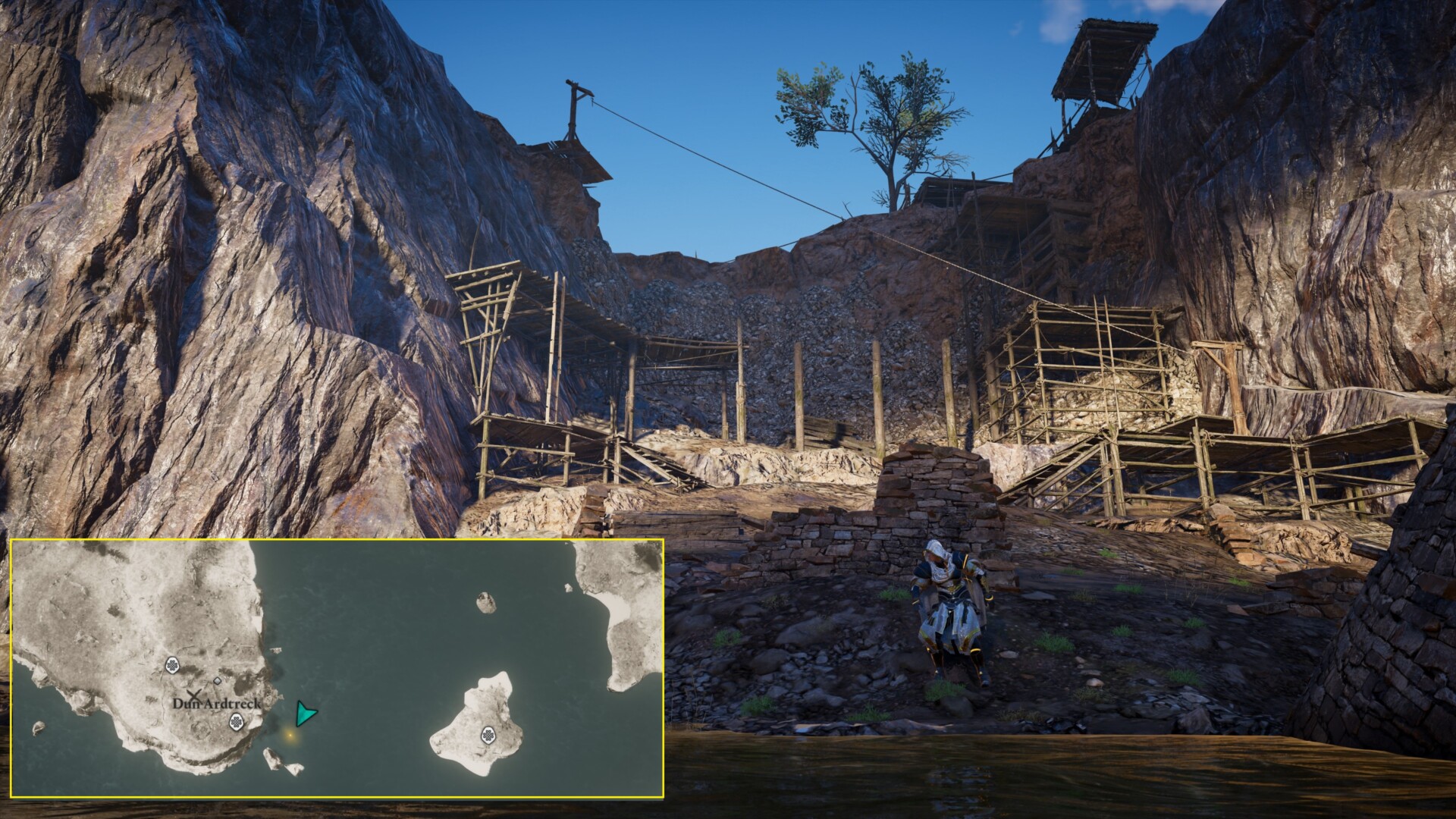Click the small diamond mystery marker on the map
1456x819 pixels.
[x=217, y=681]
